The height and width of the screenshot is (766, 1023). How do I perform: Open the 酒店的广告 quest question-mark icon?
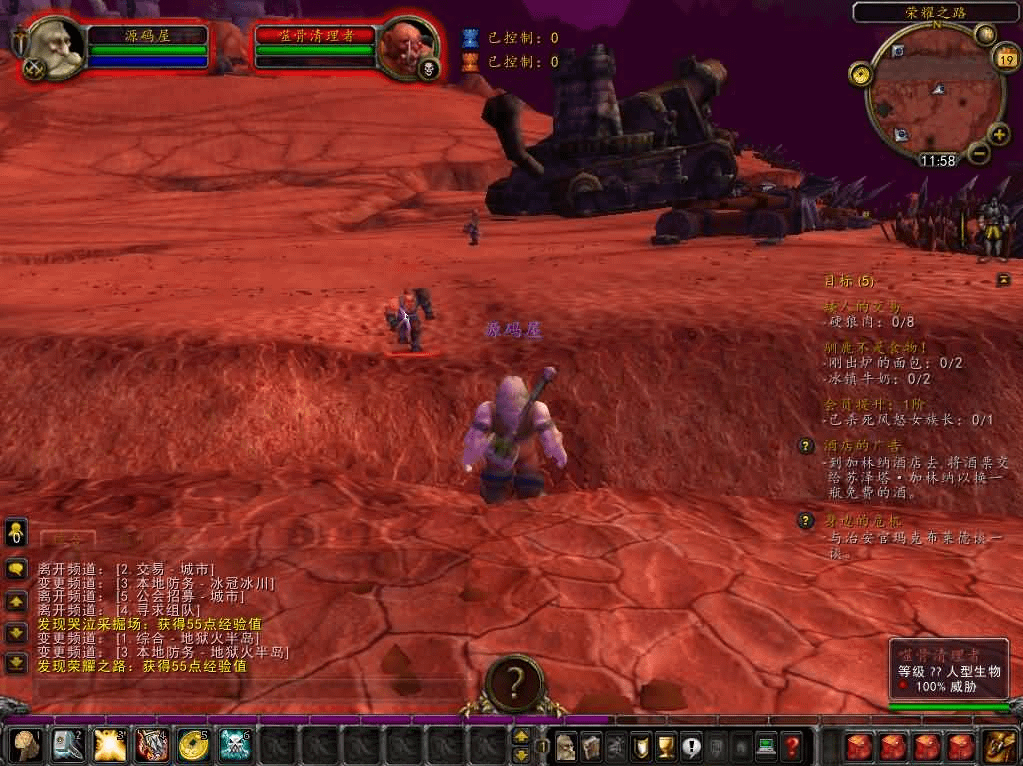806,446
